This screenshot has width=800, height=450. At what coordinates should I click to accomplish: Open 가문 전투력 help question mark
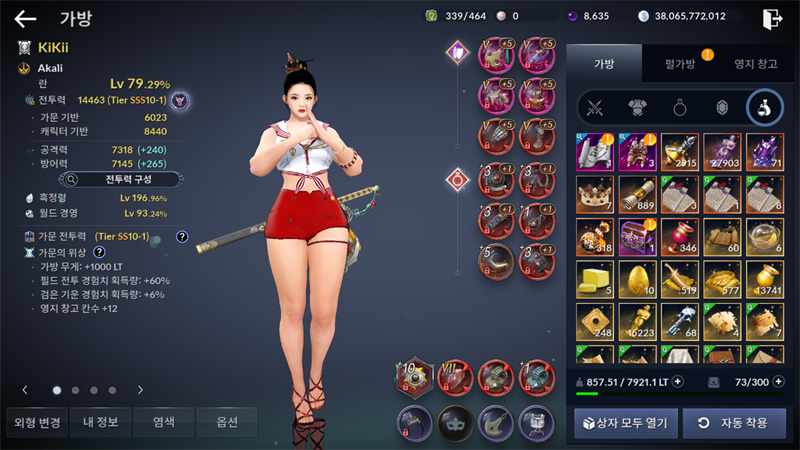click(182, 237)
